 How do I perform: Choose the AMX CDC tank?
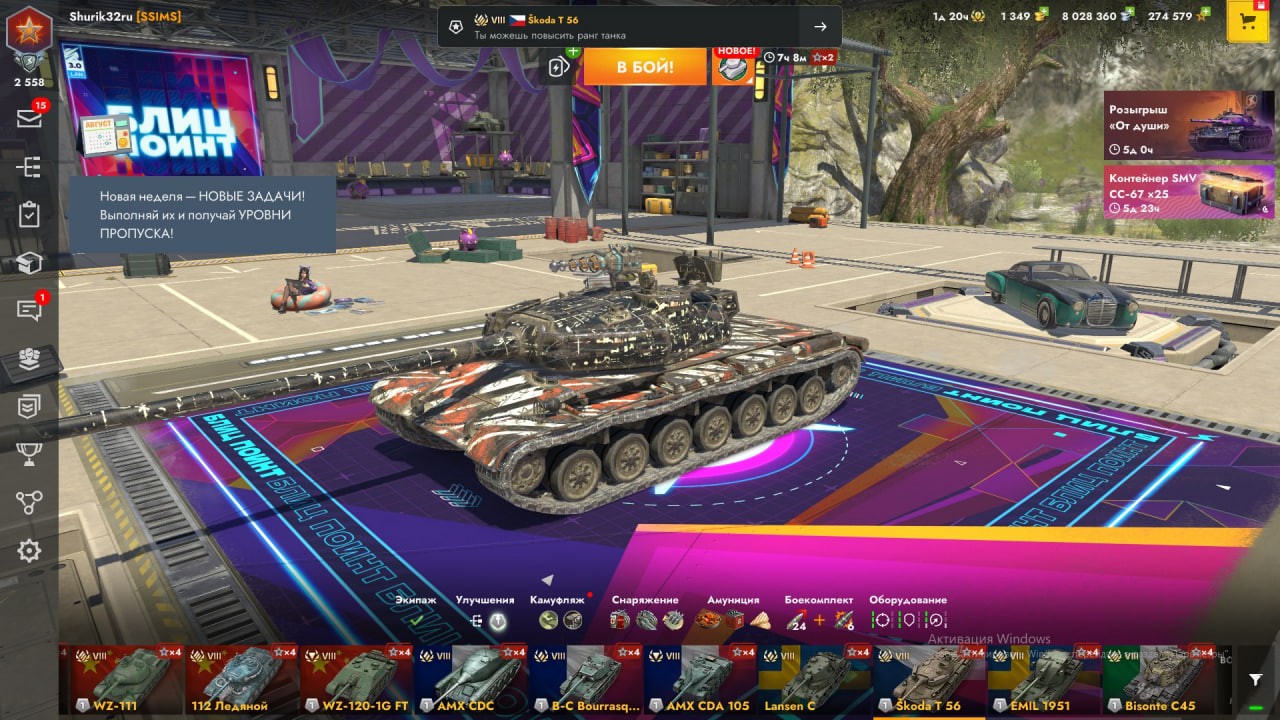(471, 680)
